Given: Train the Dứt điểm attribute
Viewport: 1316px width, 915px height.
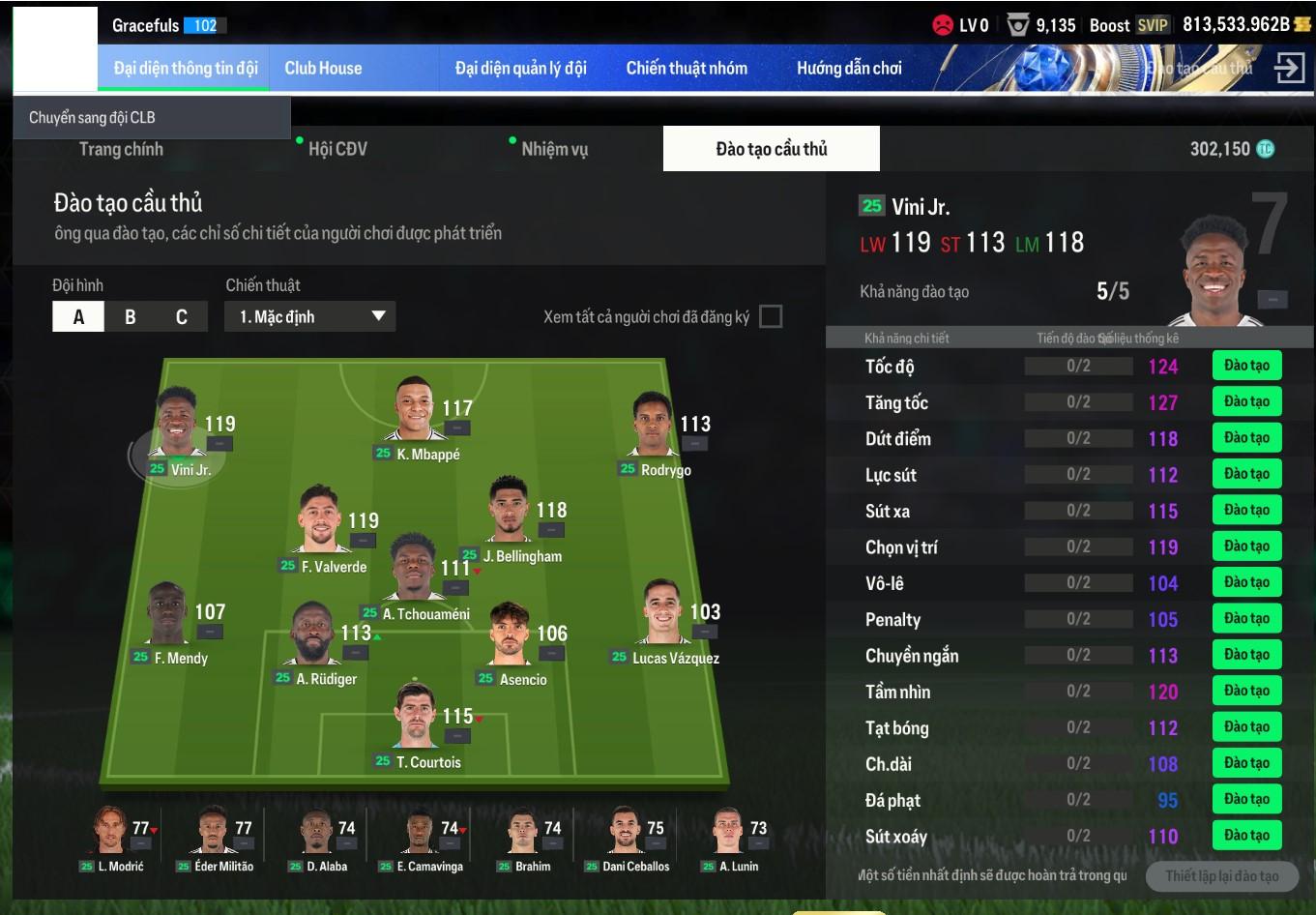Looking at the screenshot, I should tap(1246, 438).
